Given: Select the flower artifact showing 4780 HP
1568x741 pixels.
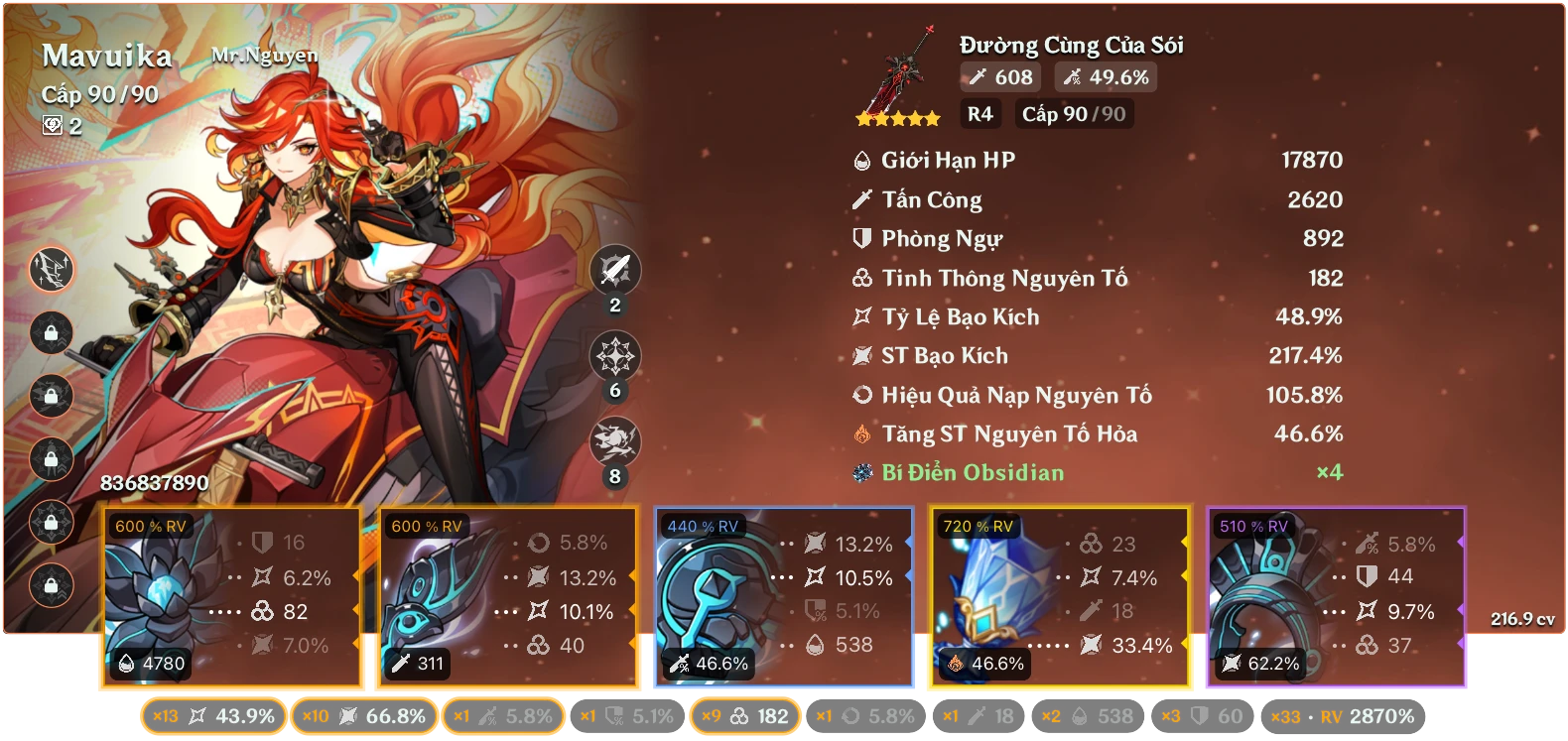Looking at the screenshot, I should click(x=232, y=595).
